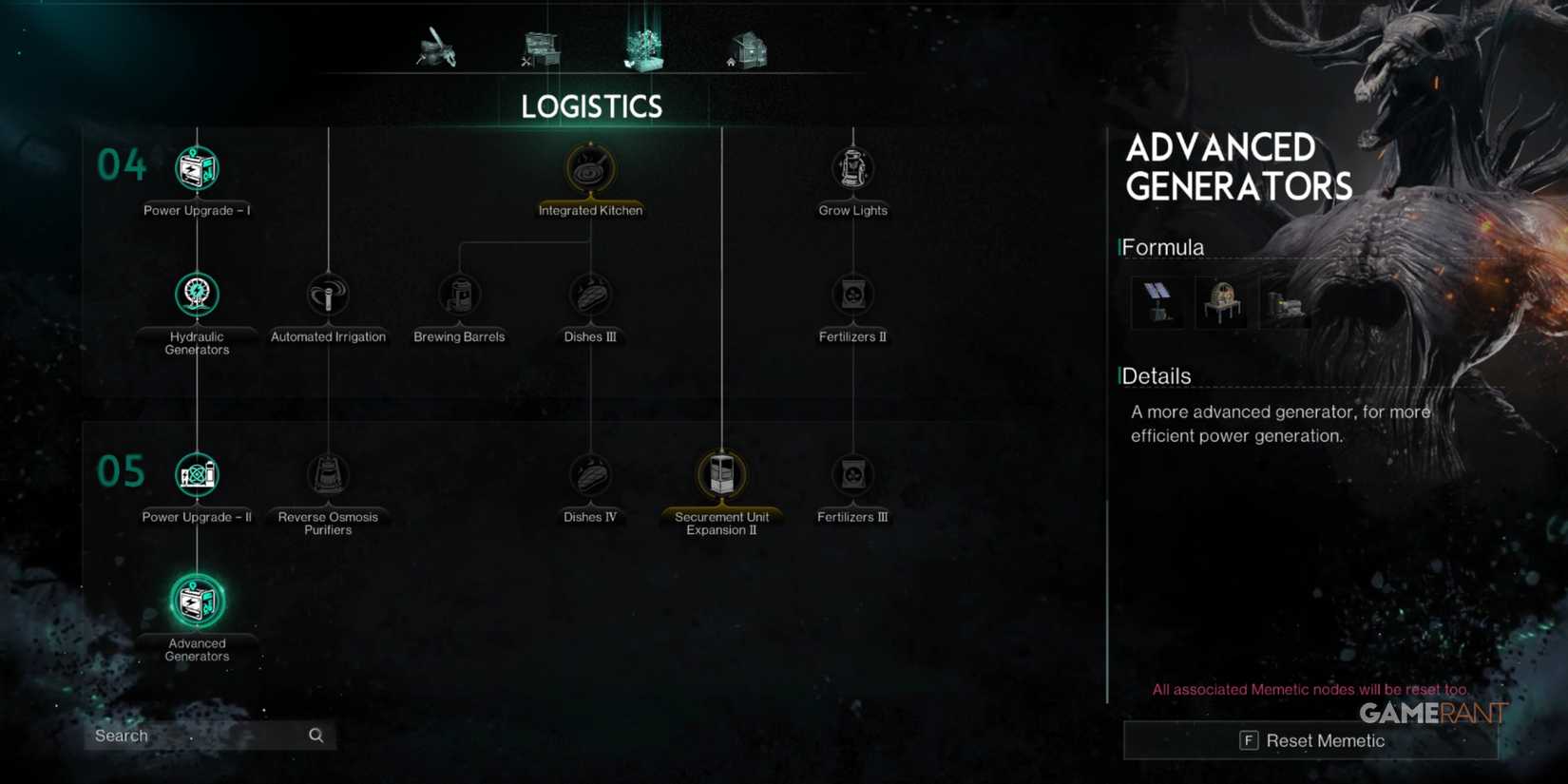
Task: Select the Power Upgrade – I node
Action: click(196, 169)
